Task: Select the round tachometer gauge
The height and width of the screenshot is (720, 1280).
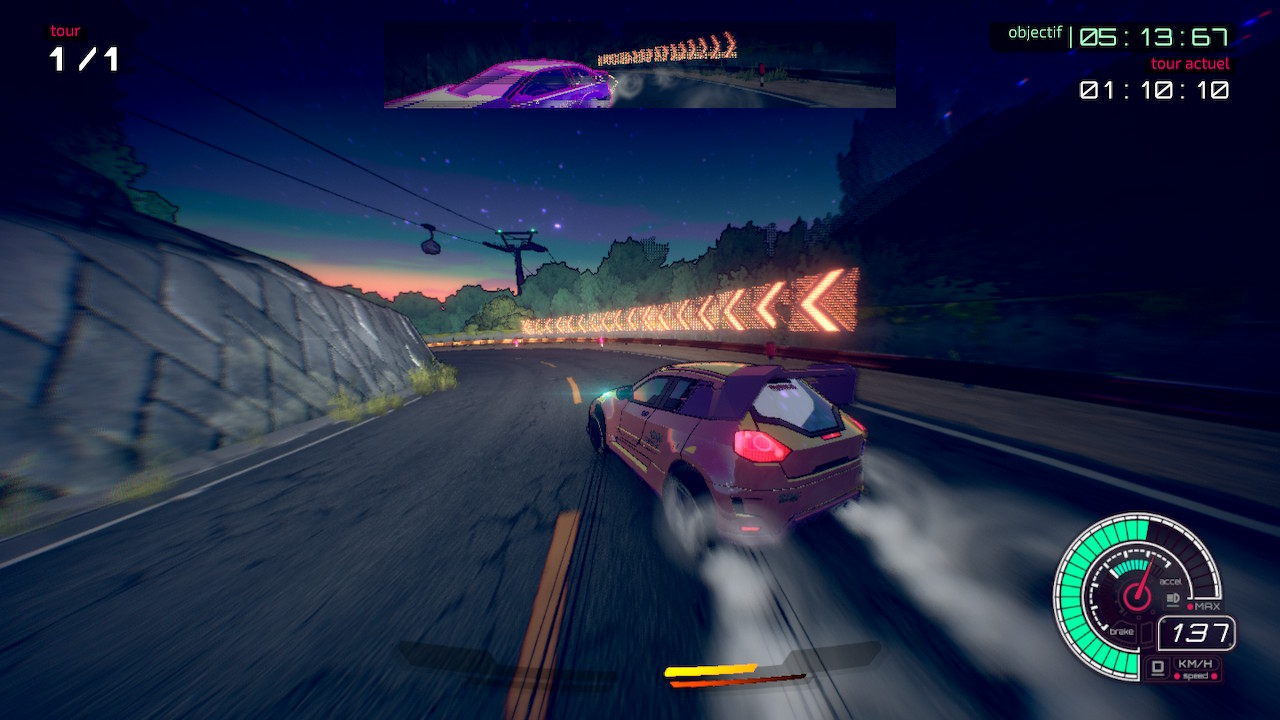Action: (x=1135, y=595)
